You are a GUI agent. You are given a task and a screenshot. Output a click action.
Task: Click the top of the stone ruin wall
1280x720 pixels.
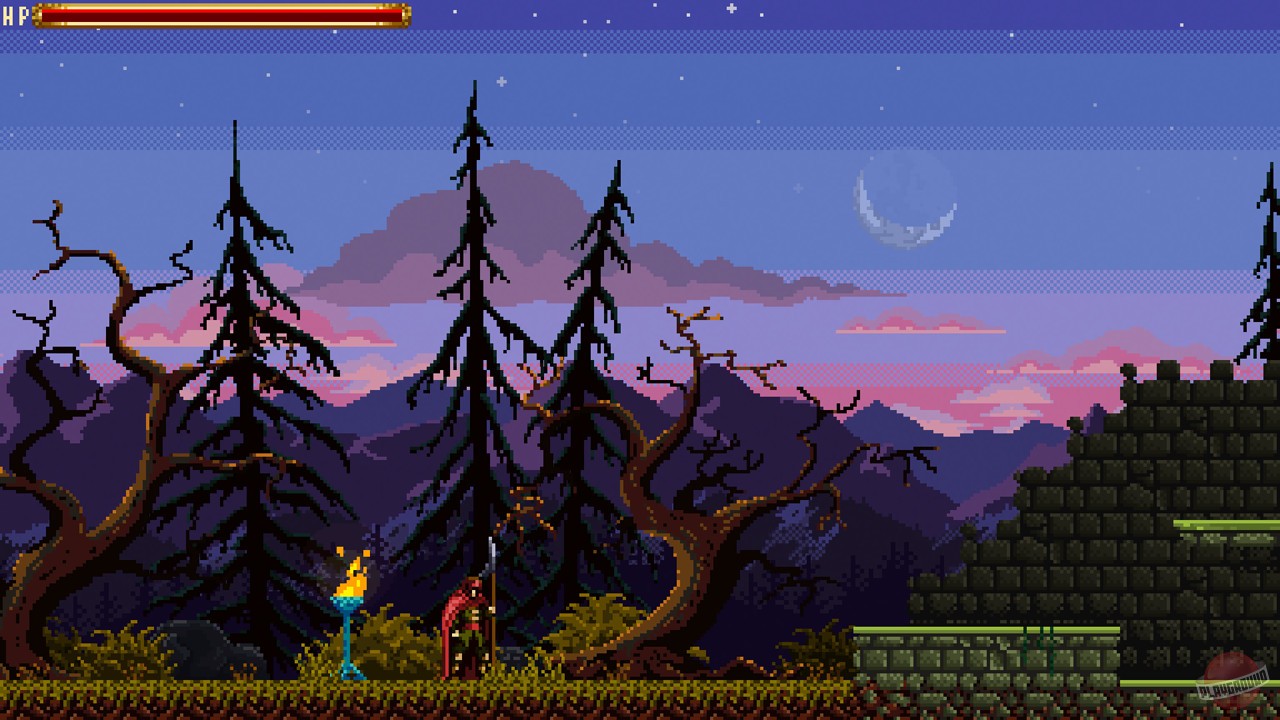pos(1170,370)
